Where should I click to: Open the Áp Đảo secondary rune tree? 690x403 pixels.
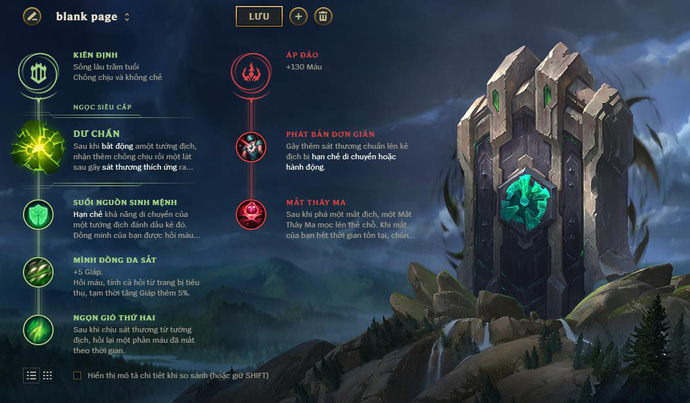click(x=250, y=70)
